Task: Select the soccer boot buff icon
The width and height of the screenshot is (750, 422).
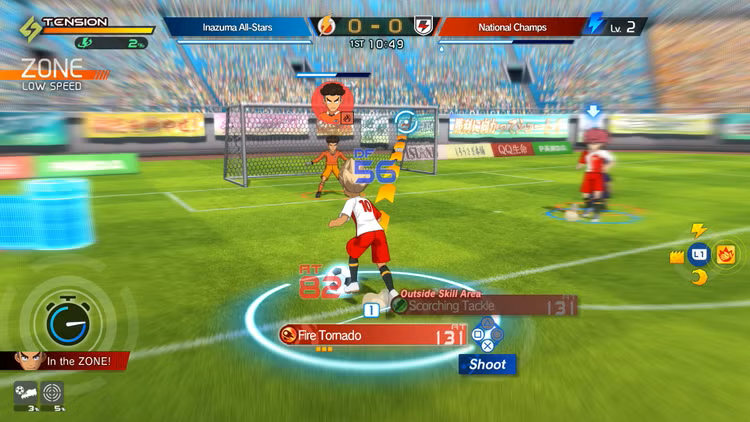Action: pyautogui.click(x=25, y=393)
